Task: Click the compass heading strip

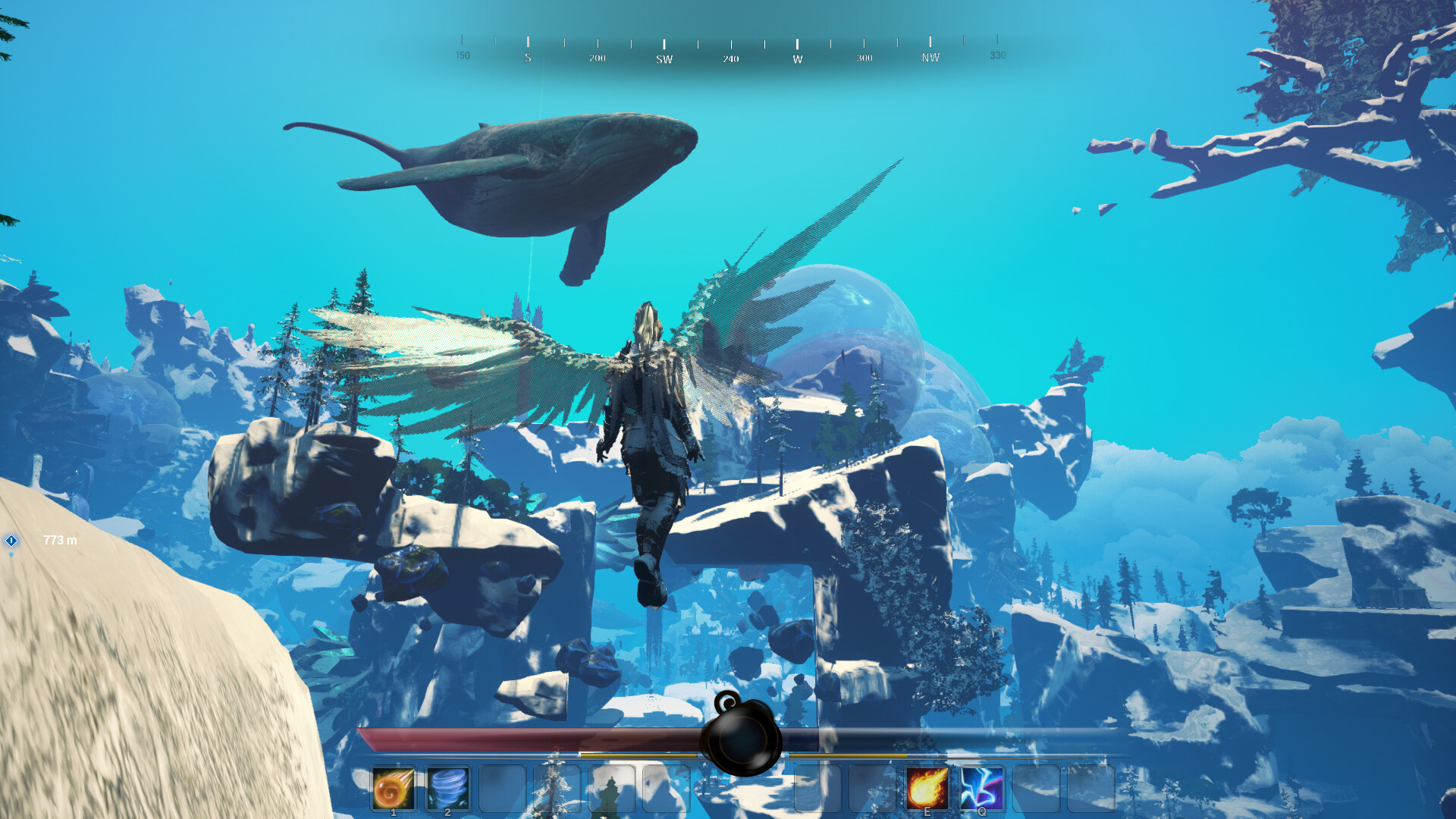Action: pyautogui.click(x=730, y=50)
